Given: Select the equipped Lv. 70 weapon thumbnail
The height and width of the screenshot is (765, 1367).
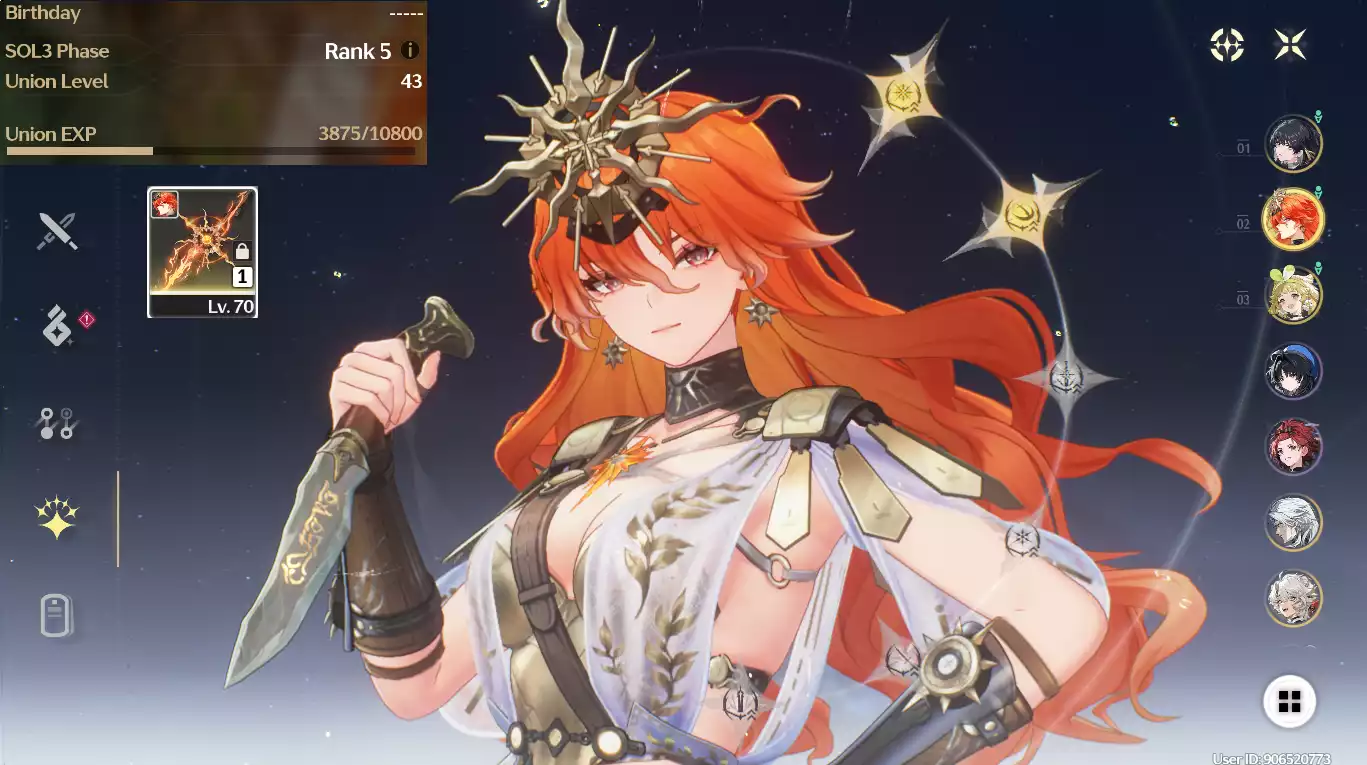Looking at the screenshot, I should 202,252.
